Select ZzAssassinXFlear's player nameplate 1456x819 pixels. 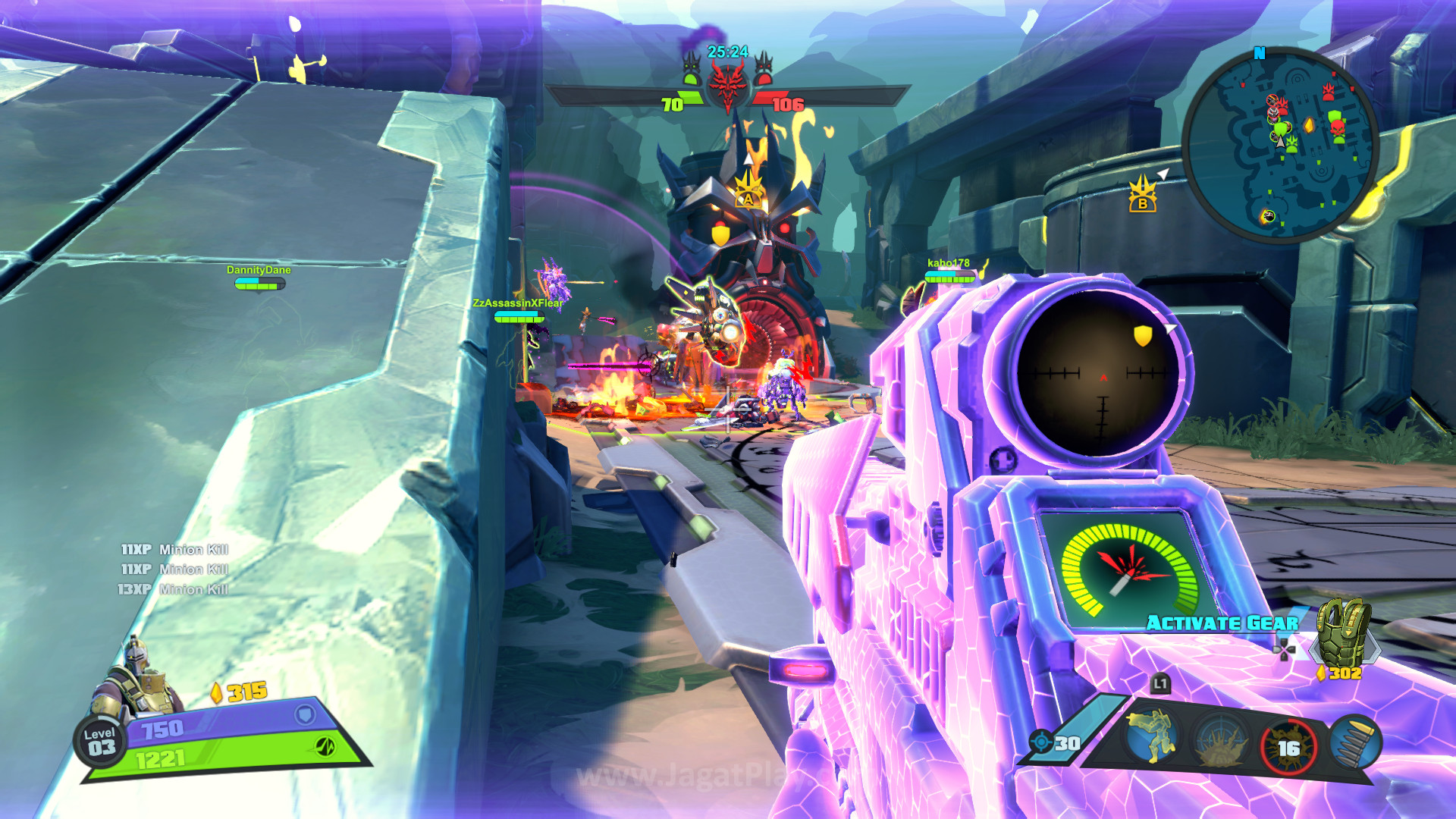click(518, 303)
